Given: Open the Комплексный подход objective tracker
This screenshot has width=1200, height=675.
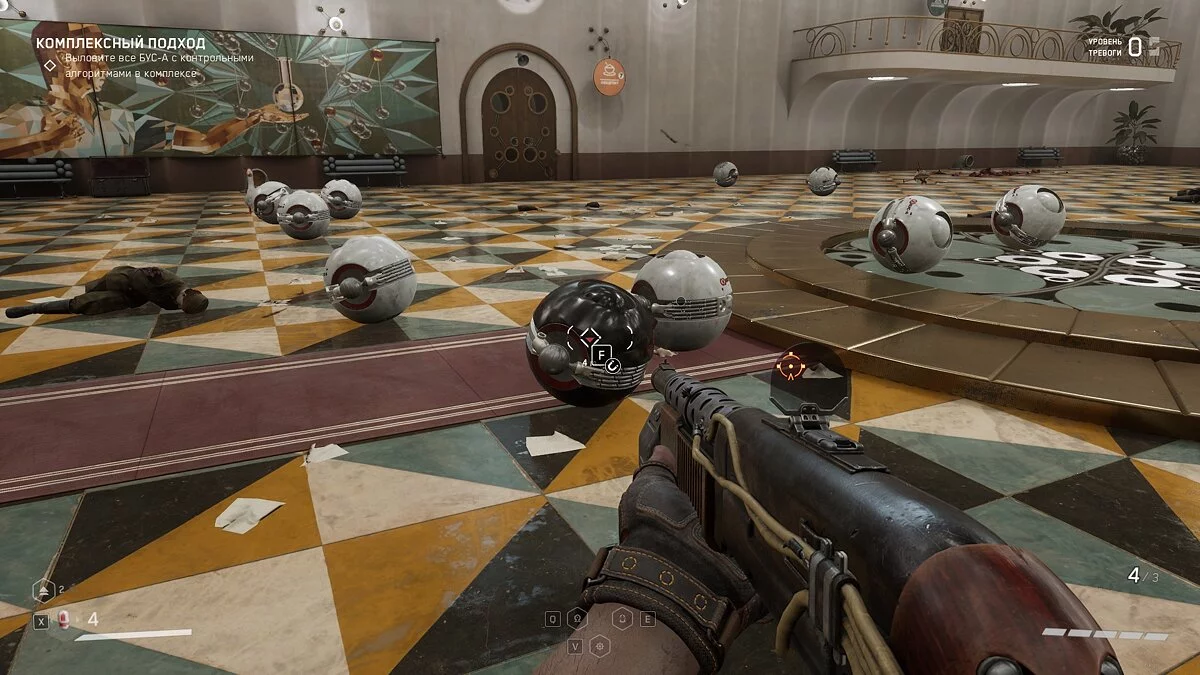Looking at the screenshot, I should click(120, 43).
